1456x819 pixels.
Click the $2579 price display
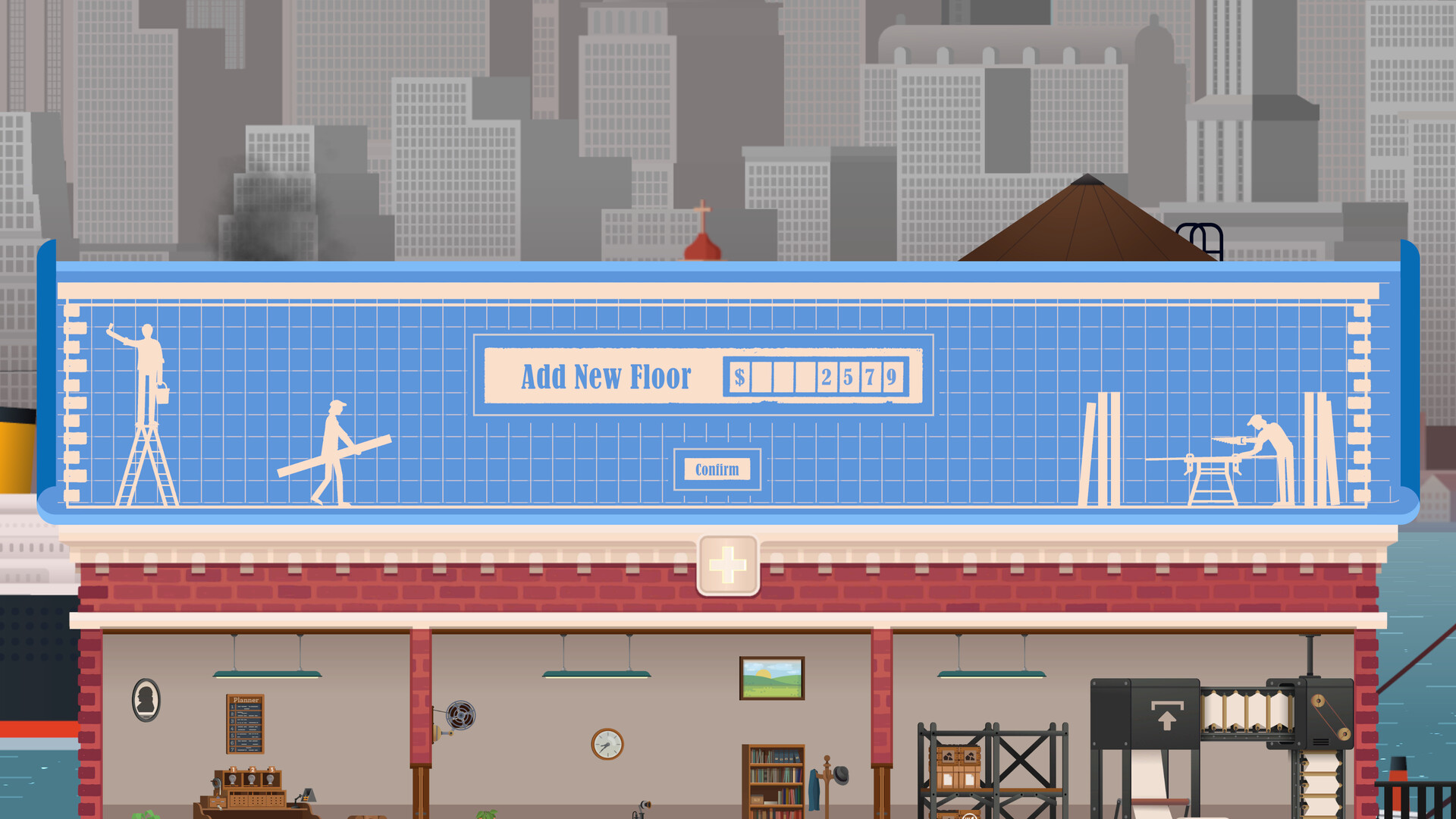click(815, 377)
